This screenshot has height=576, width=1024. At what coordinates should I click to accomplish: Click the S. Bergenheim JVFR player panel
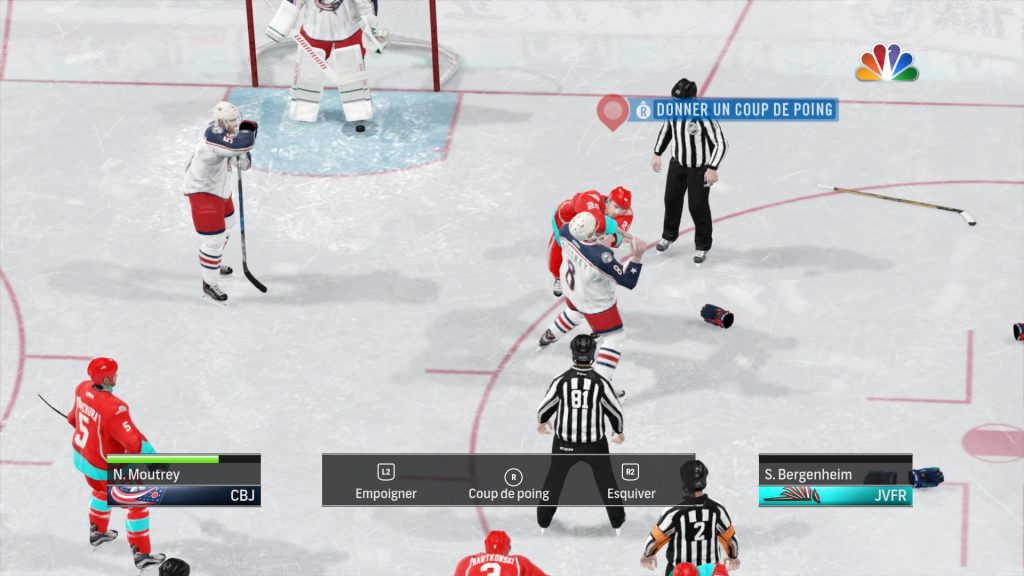835,482
